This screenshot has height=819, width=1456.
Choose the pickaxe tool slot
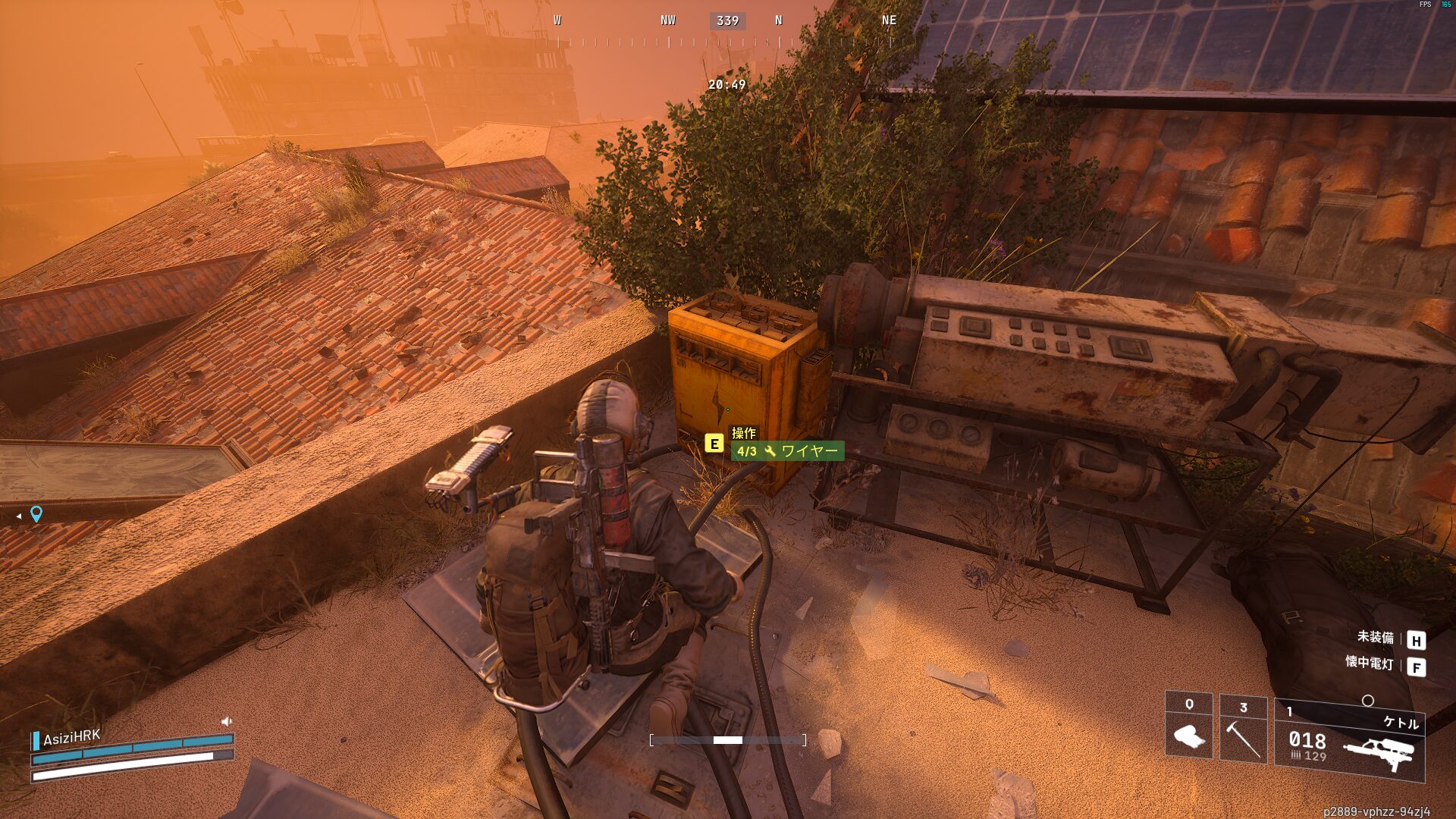(1243, 729)
